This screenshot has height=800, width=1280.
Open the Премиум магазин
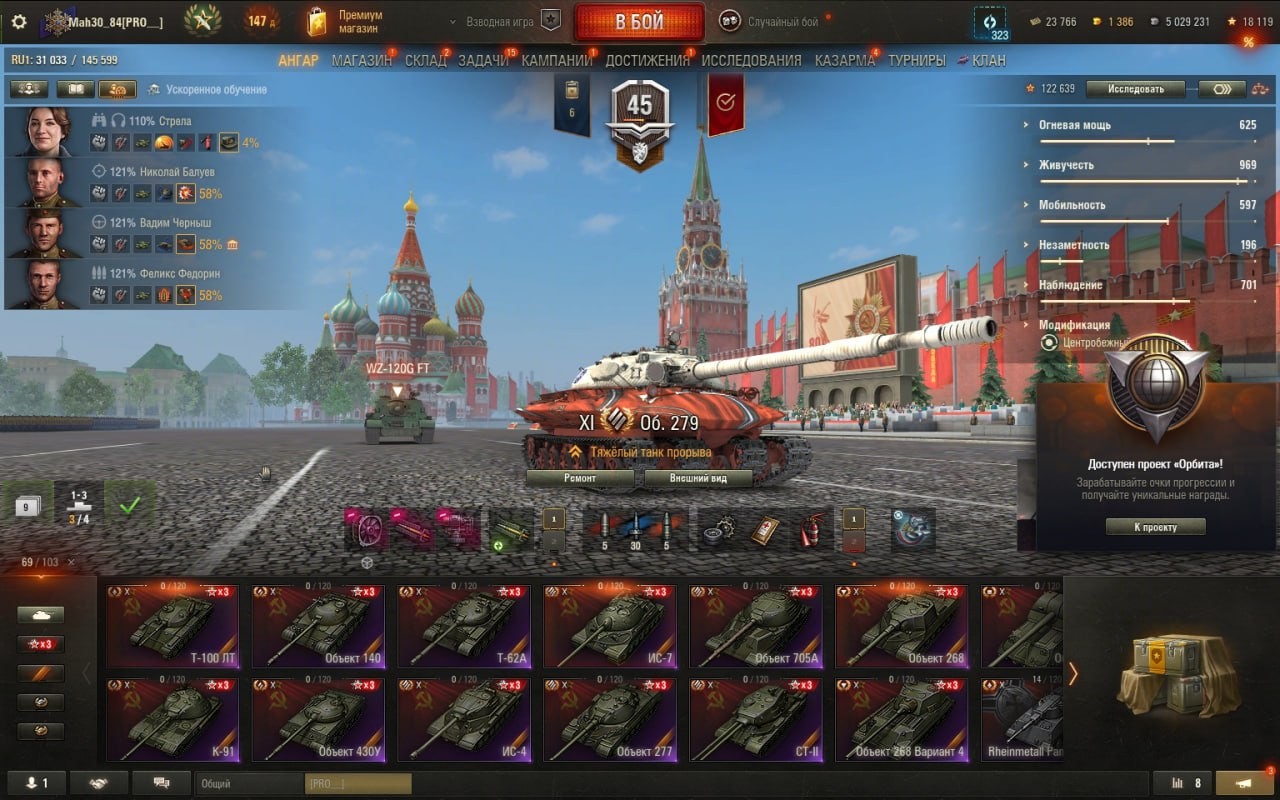click(x=345, y=22)
